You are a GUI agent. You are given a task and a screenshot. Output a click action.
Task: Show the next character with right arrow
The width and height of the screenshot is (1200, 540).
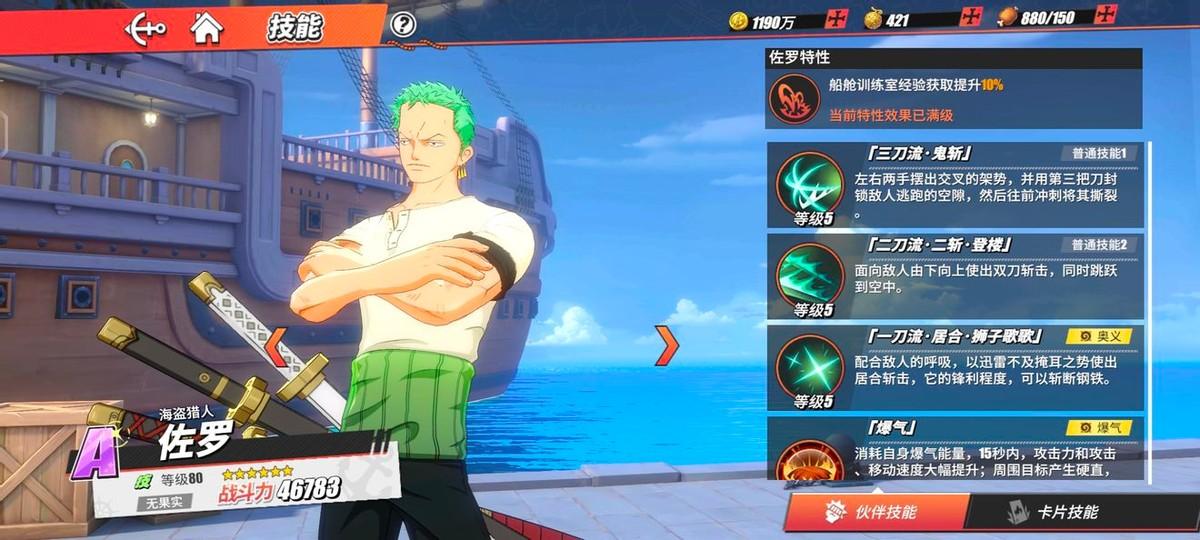point(666,343)
